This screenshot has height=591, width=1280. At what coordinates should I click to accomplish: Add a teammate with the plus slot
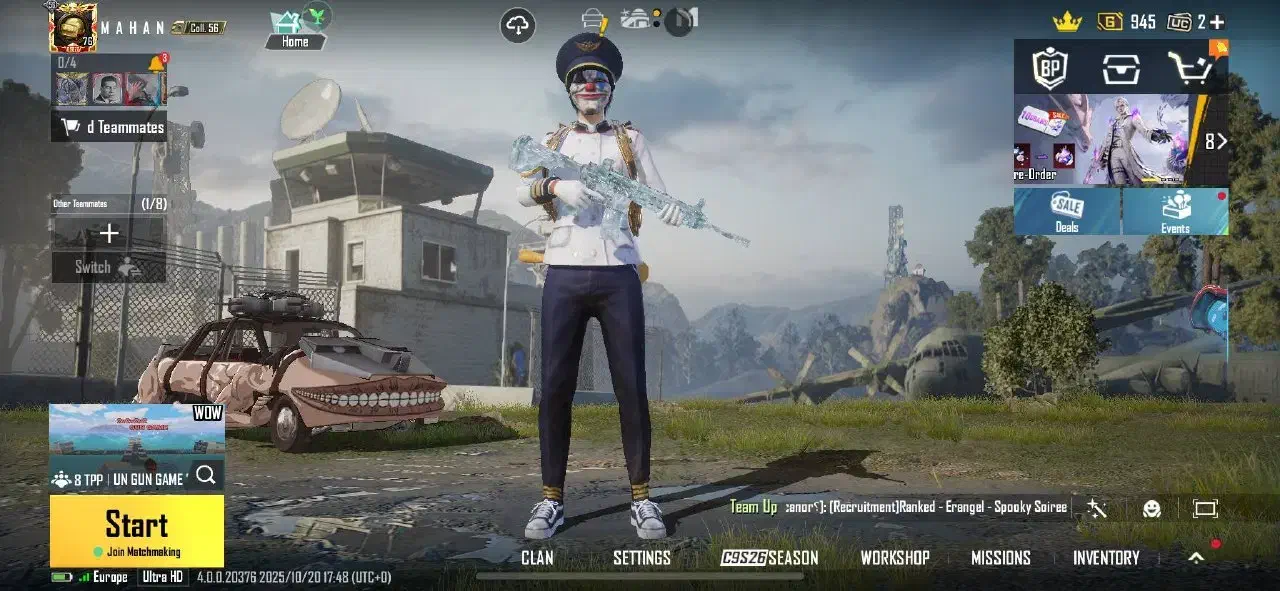[x=109, y=234]
